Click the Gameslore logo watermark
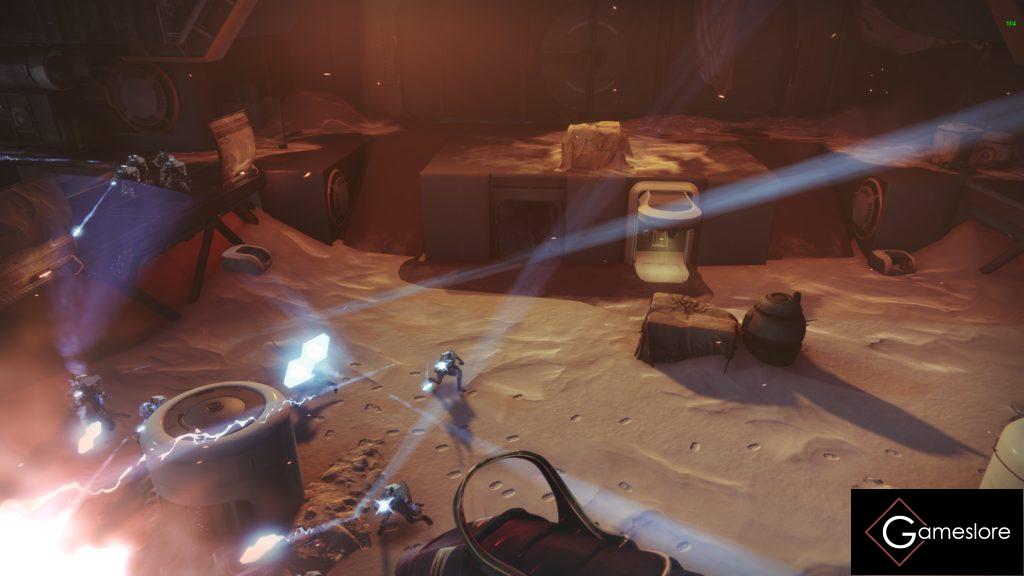The image size is (1024, 576). click(x=937, y=532)
